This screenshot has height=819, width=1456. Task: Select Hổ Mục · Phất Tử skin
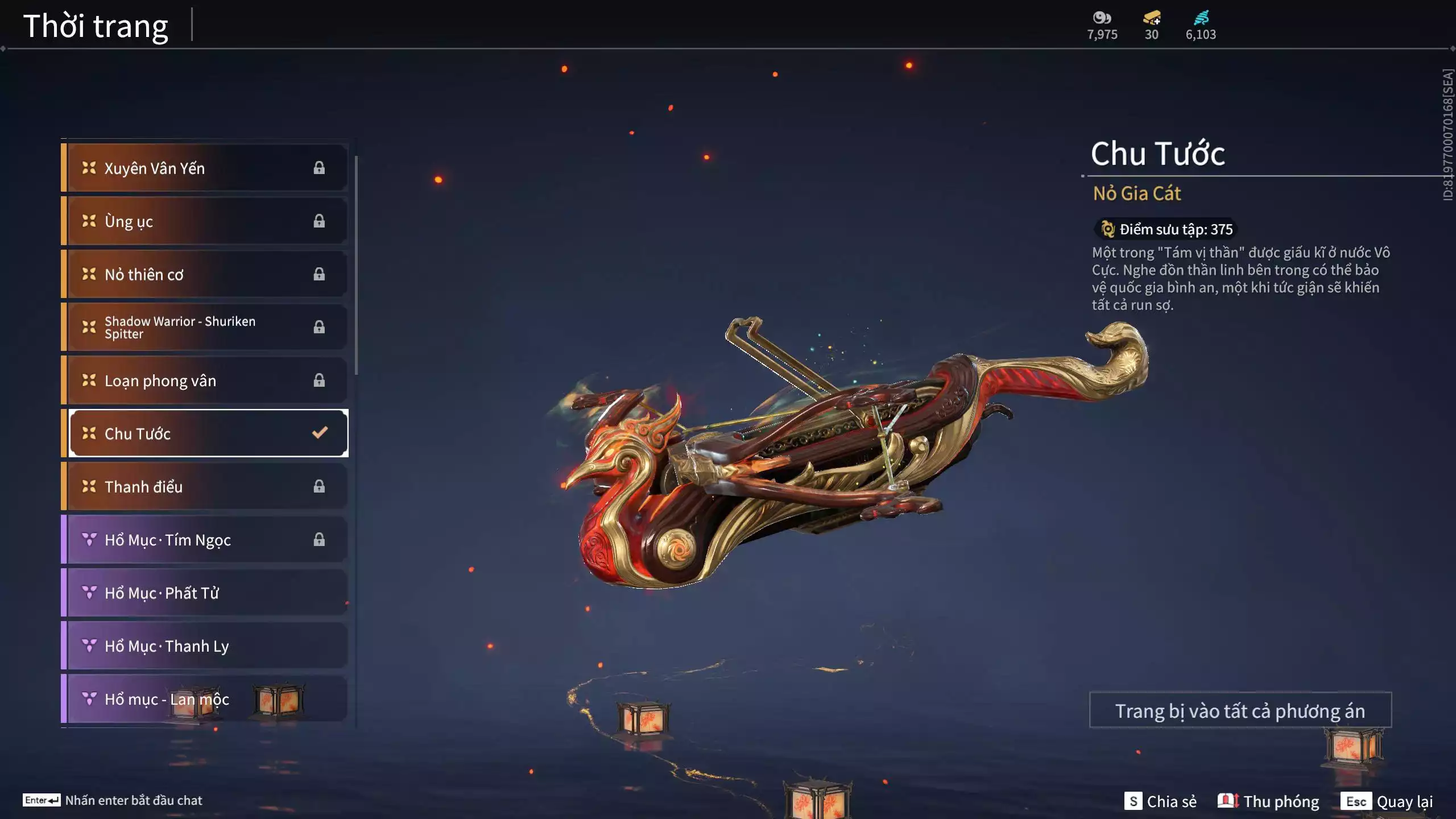(x=205, y=593)
